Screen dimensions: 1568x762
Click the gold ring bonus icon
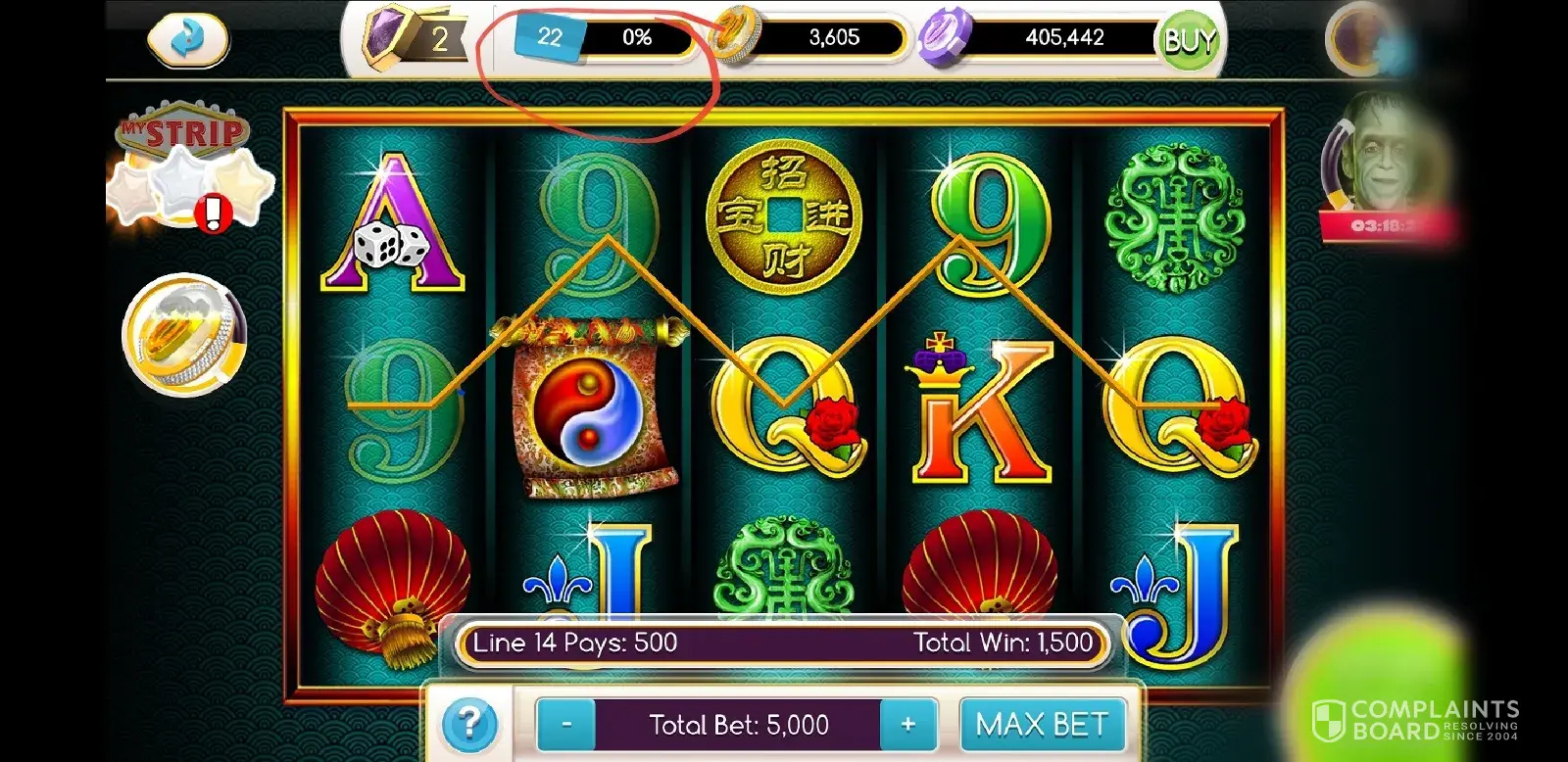(184, 333)
